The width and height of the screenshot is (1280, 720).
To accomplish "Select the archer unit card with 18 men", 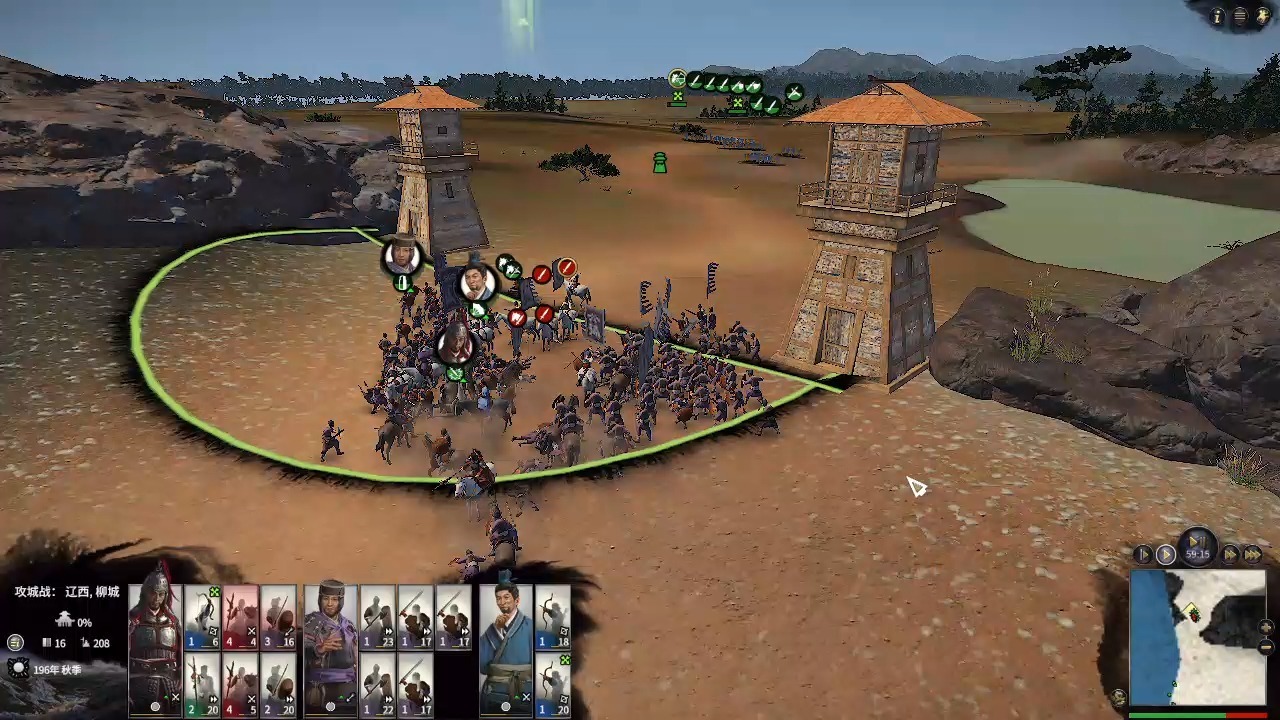I will (553, 618).
